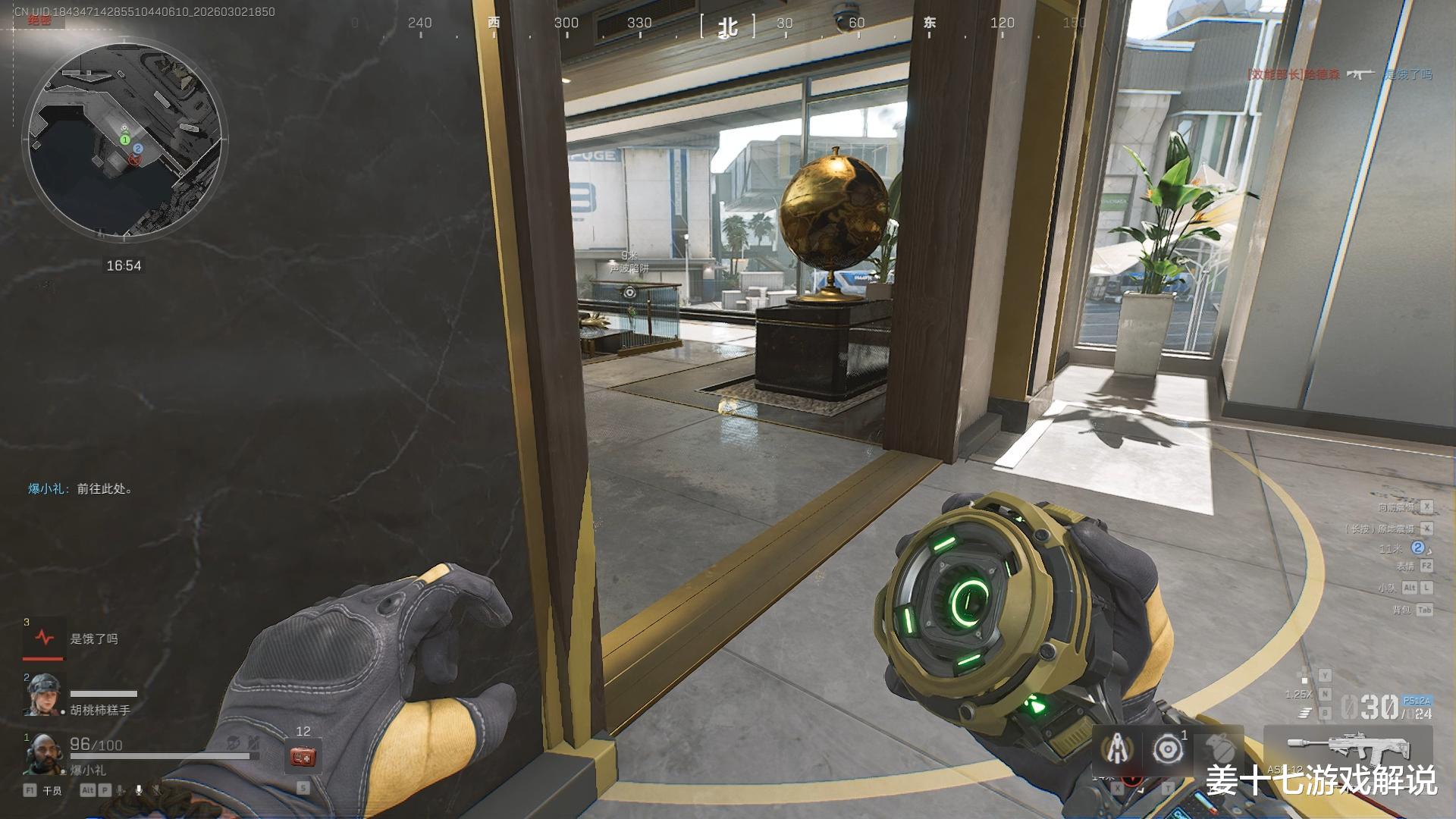
Task: Choose the greyed-out grenade slot
Action: click(x=1219, y=750)
